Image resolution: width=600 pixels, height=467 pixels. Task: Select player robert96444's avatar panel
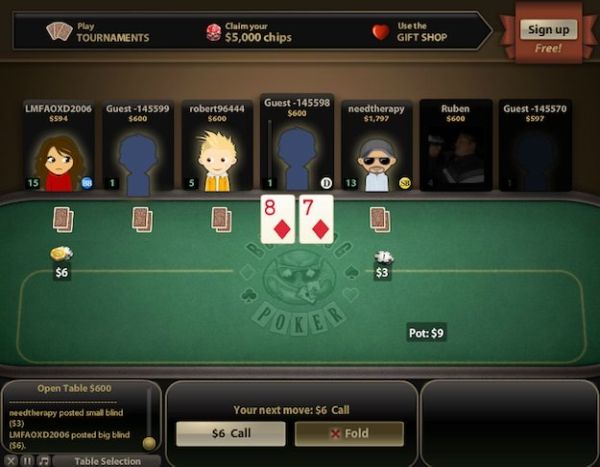217,146
